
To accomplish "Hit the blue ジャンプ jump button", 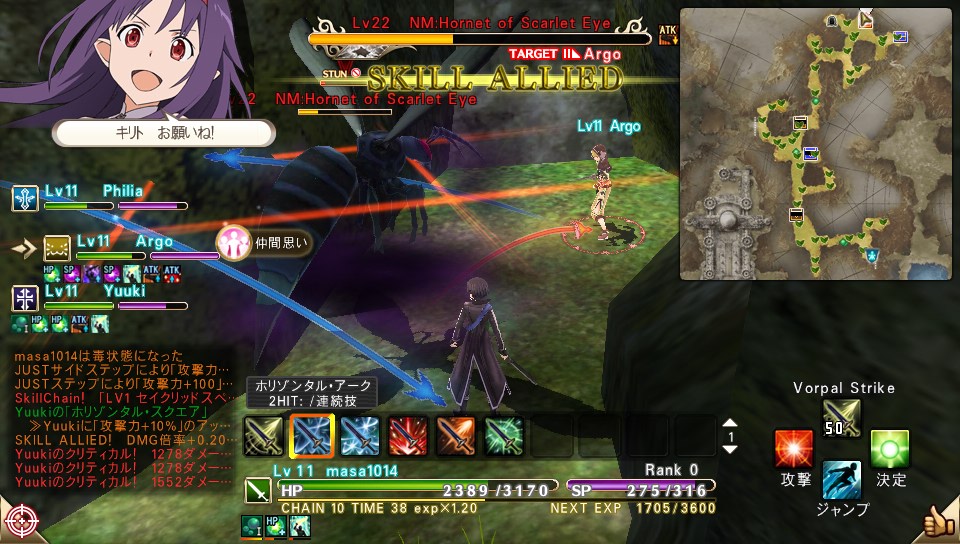I will (x=841, y=481).
